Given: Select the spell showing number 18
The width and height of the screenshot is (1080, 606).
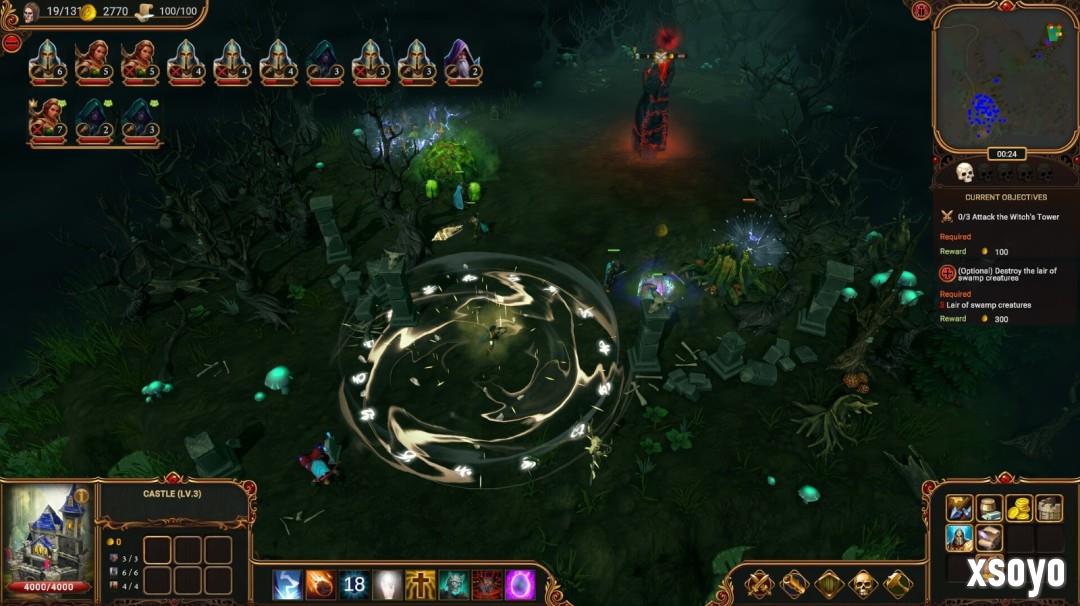Looking at the screenshot, I should coord(354,585).
